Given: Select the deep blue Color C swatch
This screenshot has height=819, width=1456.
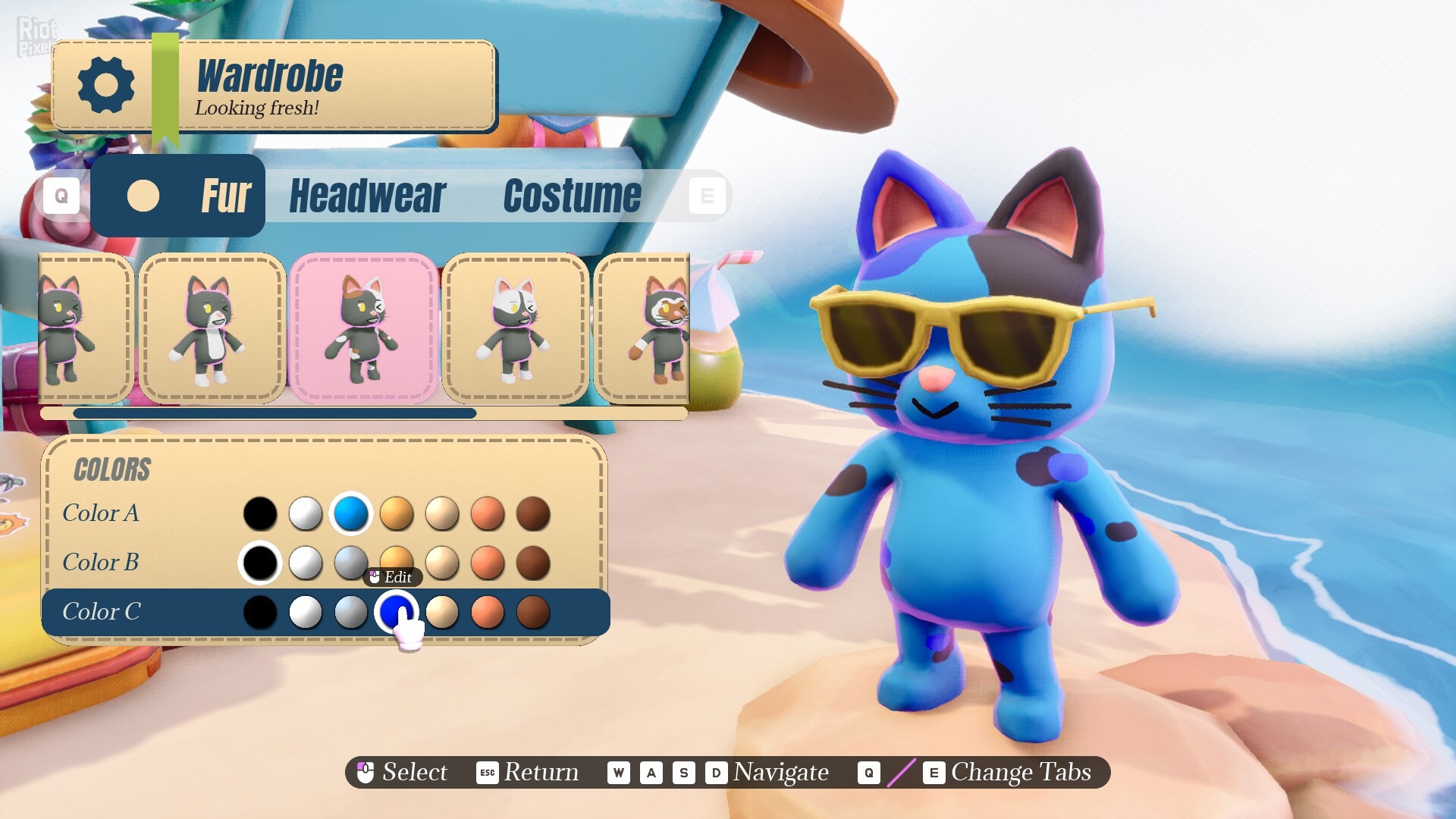Looking at the screenshot, I should coord(395,610).
